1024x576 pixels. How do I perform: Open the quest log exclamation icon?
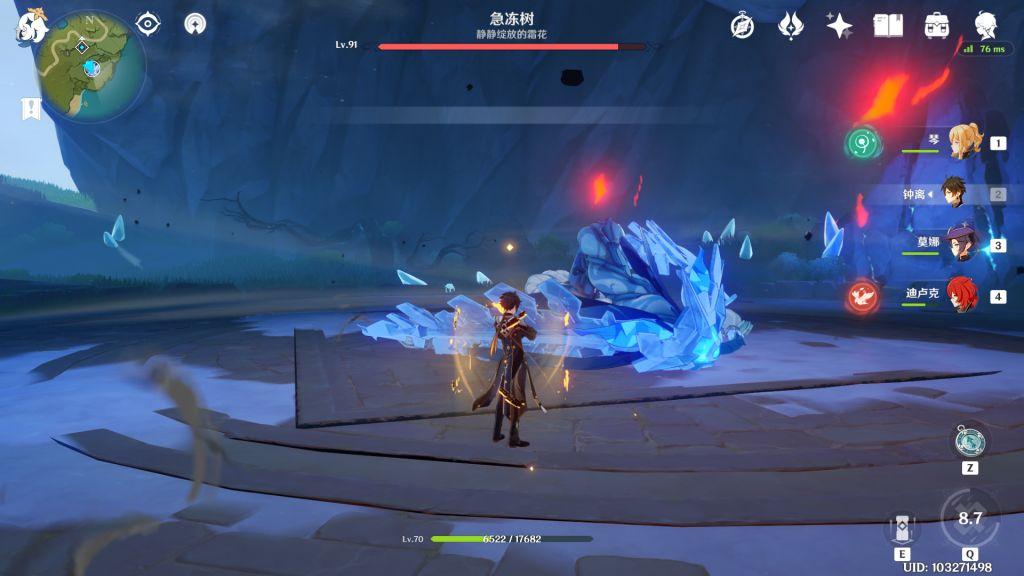click(x=29, y=109)
